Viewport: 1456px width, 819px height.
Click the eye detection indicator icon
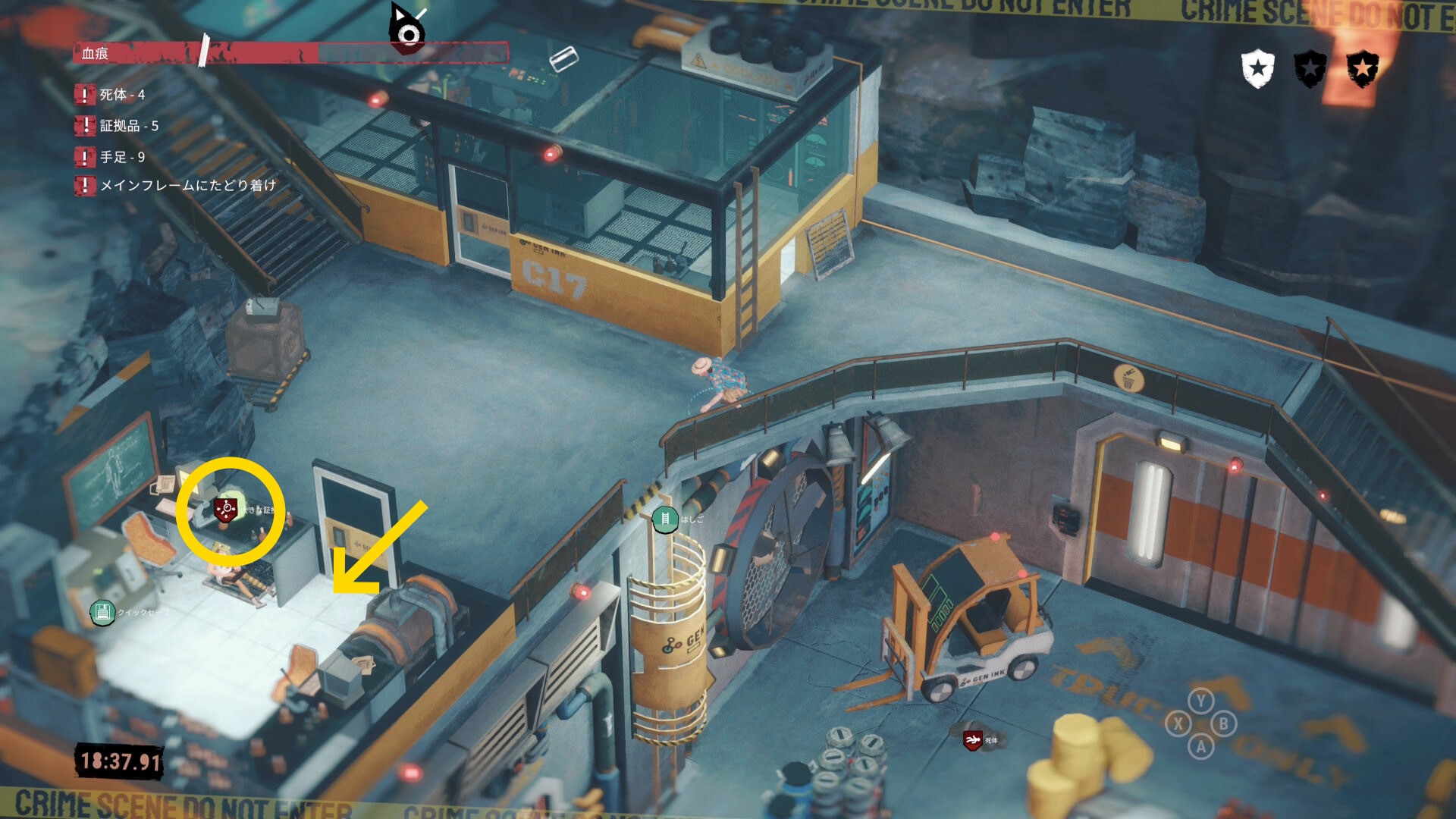coord(407,30)
